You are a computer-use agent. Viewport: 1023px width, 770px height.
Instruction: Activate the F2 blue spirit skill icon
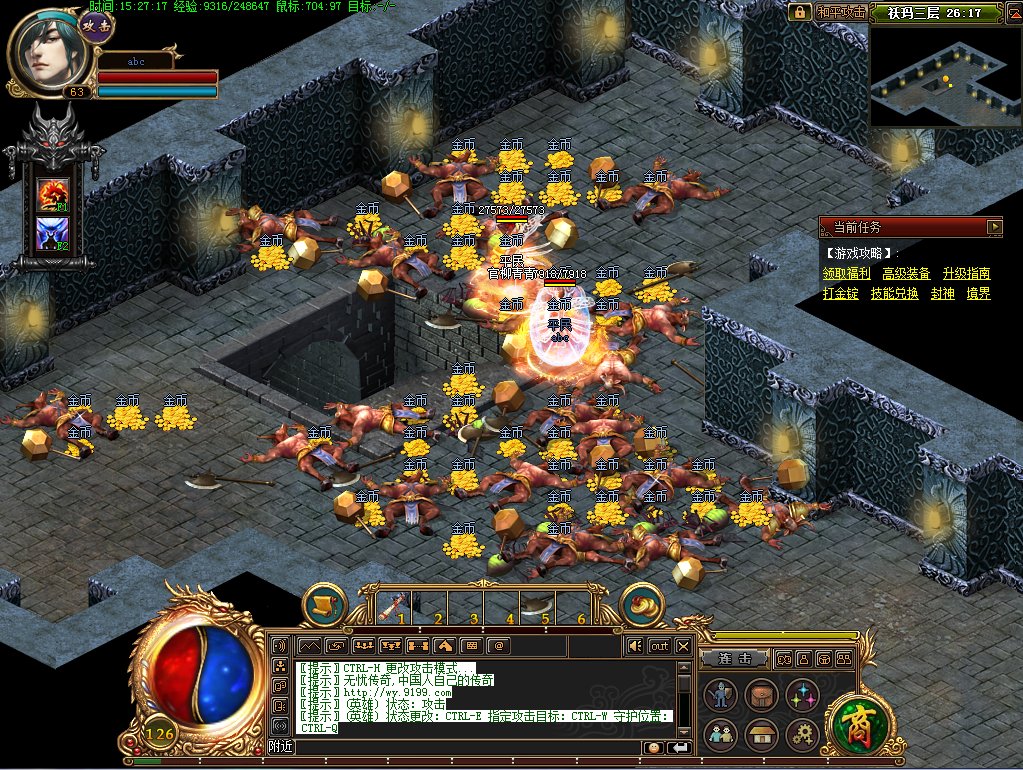coord(52,234)
